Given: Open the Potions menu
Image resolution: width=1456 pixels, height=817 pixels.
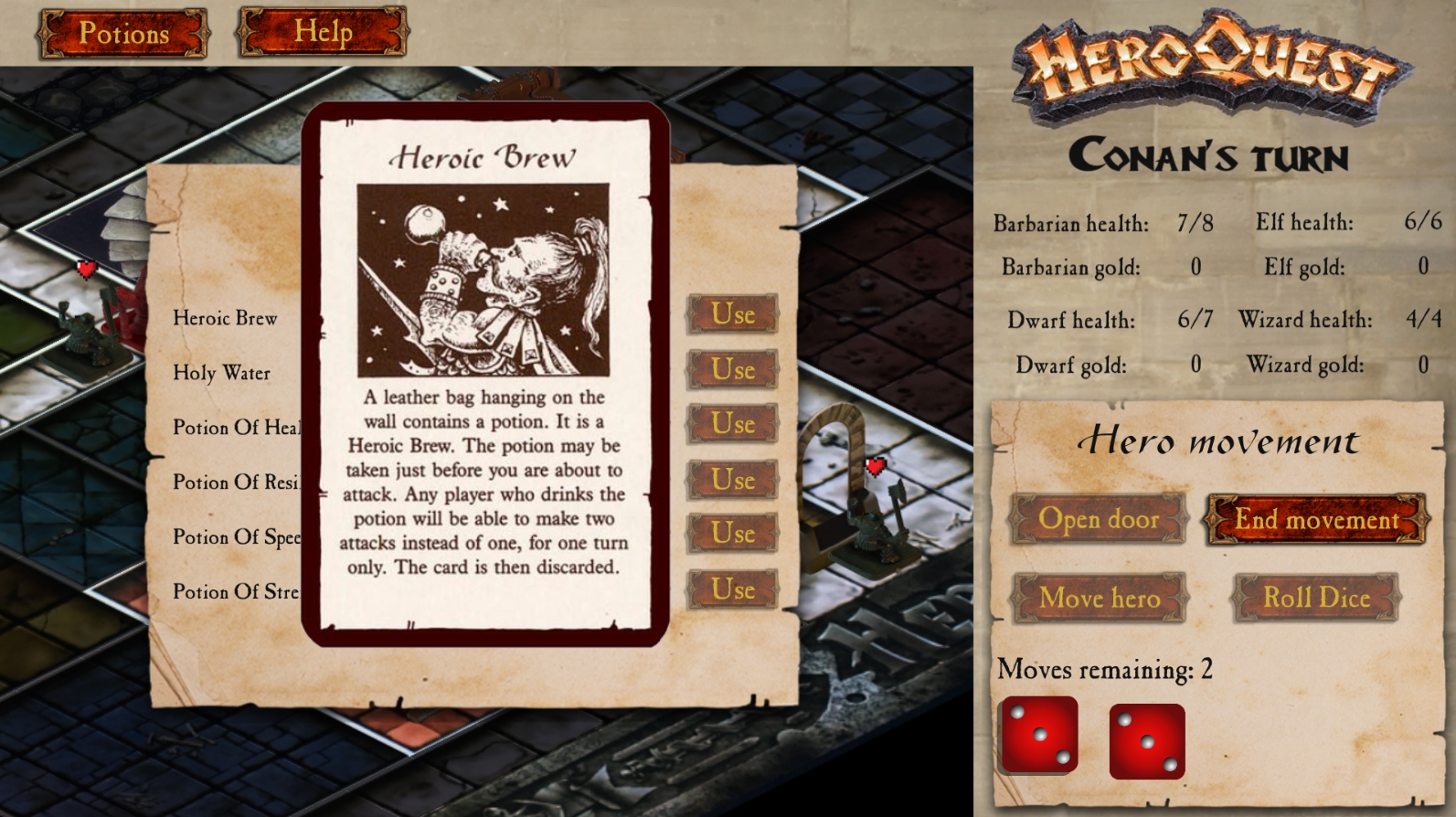Looking at the screenshot, I should 122,32.
